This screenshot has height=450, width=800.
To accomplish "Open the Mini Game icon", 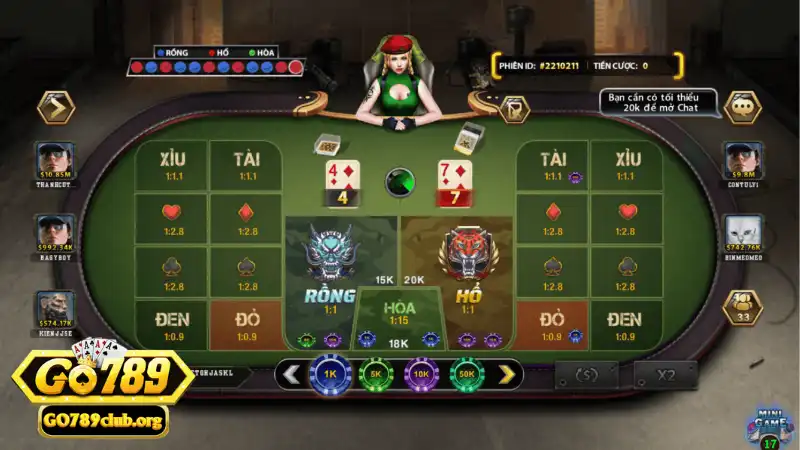I will pyautogui.click(x=769, y=424).
